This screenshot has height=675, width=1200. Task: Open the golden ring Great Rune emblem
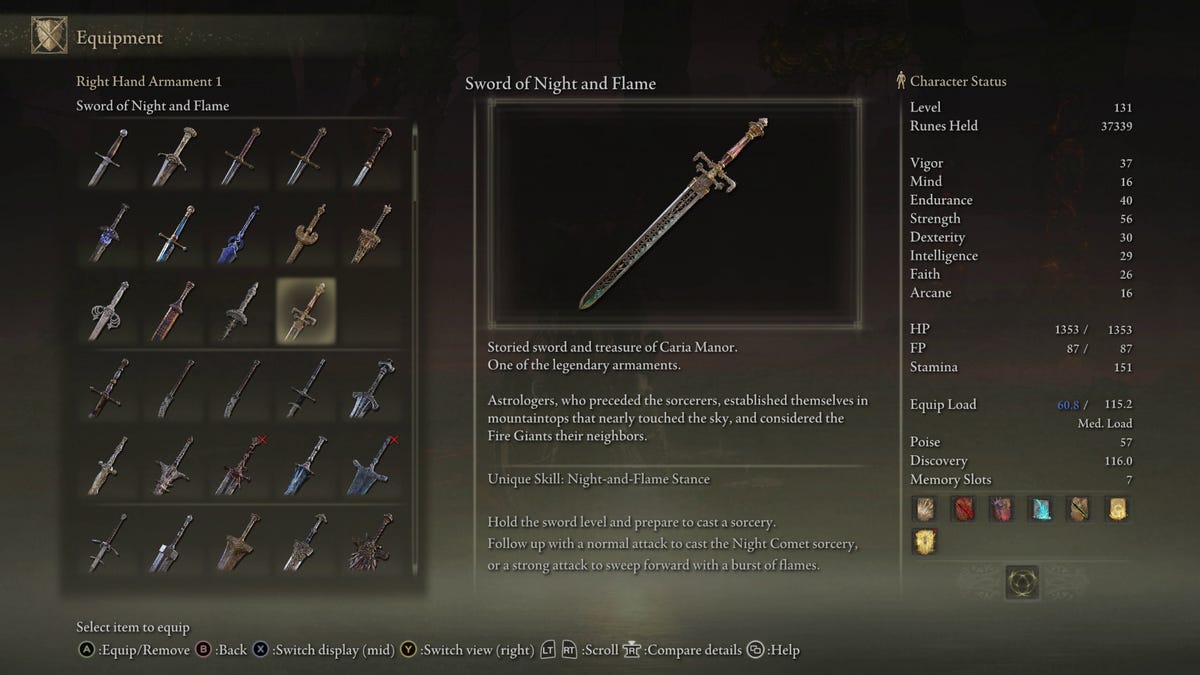(1021, 582)
